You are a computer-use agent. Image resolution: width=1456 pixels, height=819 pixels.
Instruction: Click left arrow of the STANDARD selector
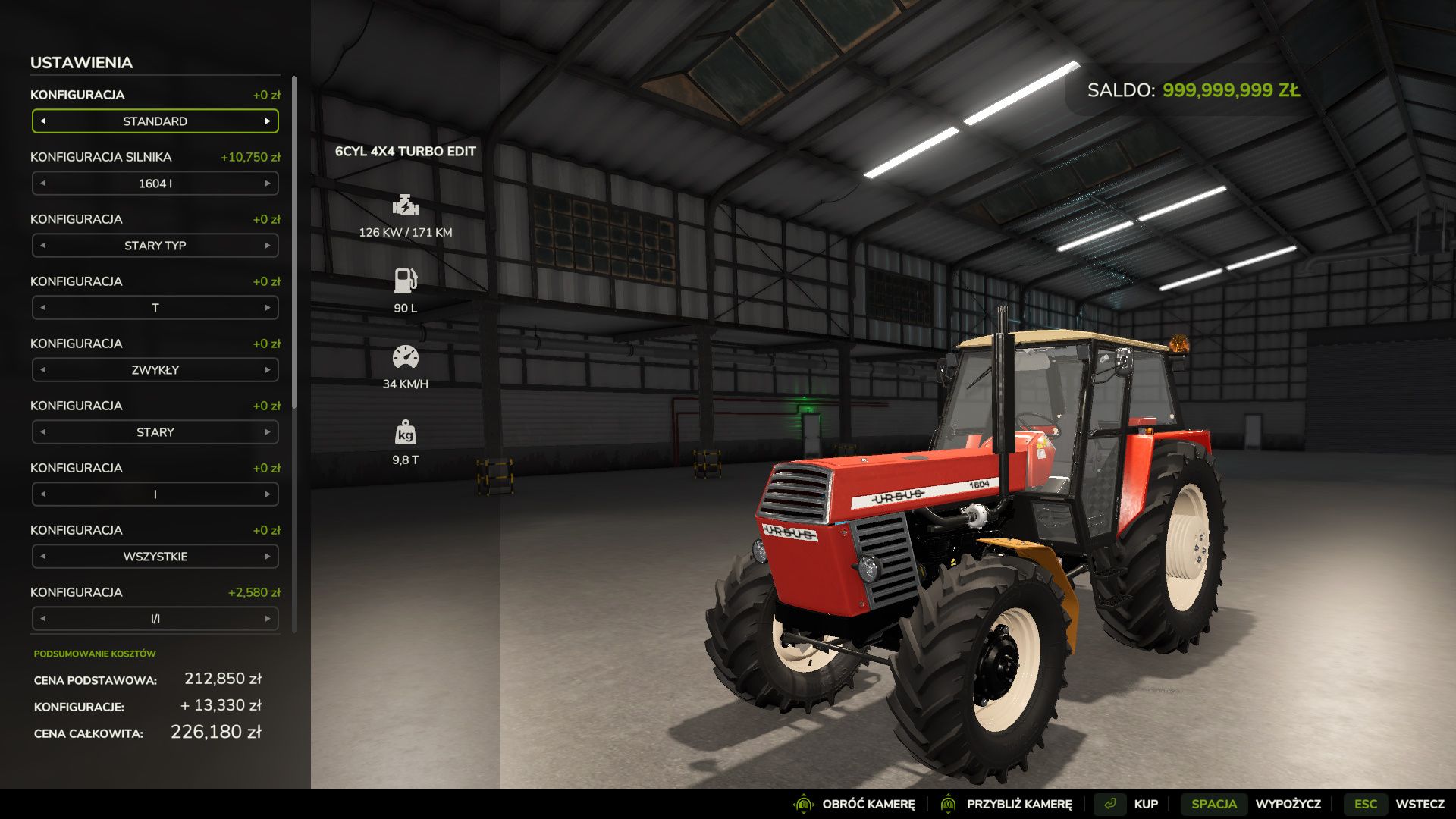coord(43,121)
